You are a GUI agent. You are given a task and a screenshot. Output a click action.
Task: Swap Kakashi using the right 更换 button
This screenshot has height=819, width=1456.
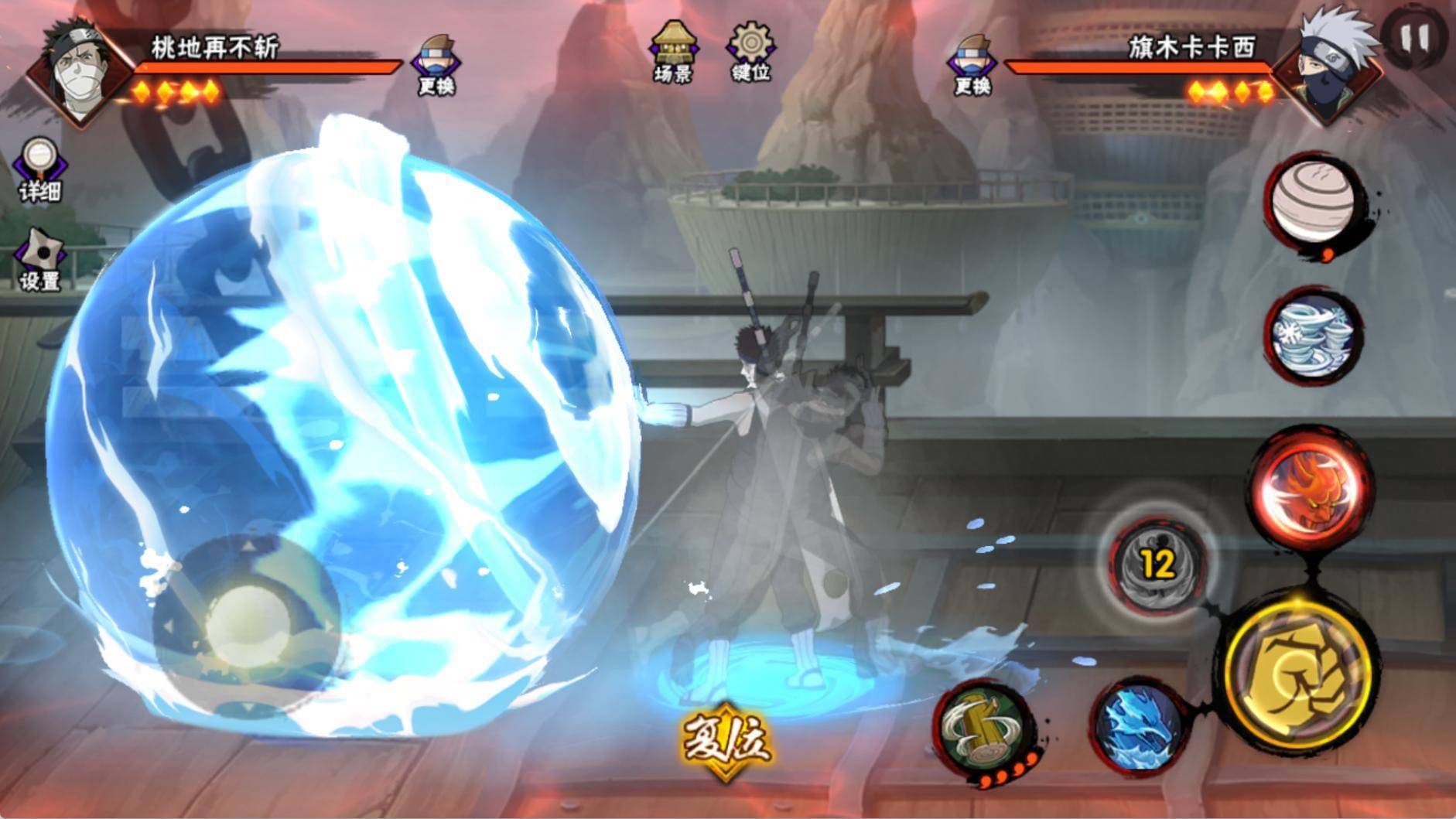tap(972, 64)
